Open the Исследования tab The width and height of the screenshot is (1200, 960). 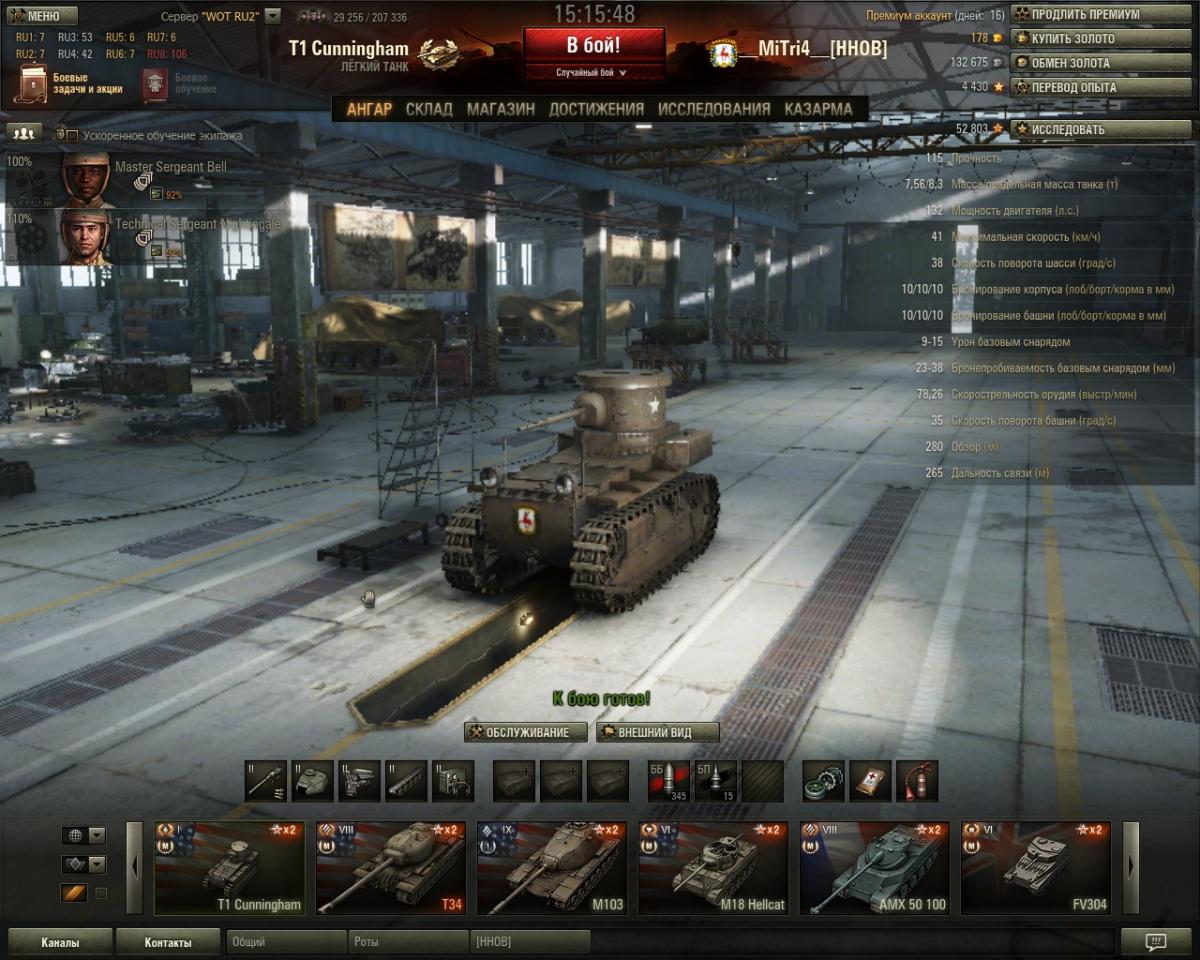pos(714,109)
